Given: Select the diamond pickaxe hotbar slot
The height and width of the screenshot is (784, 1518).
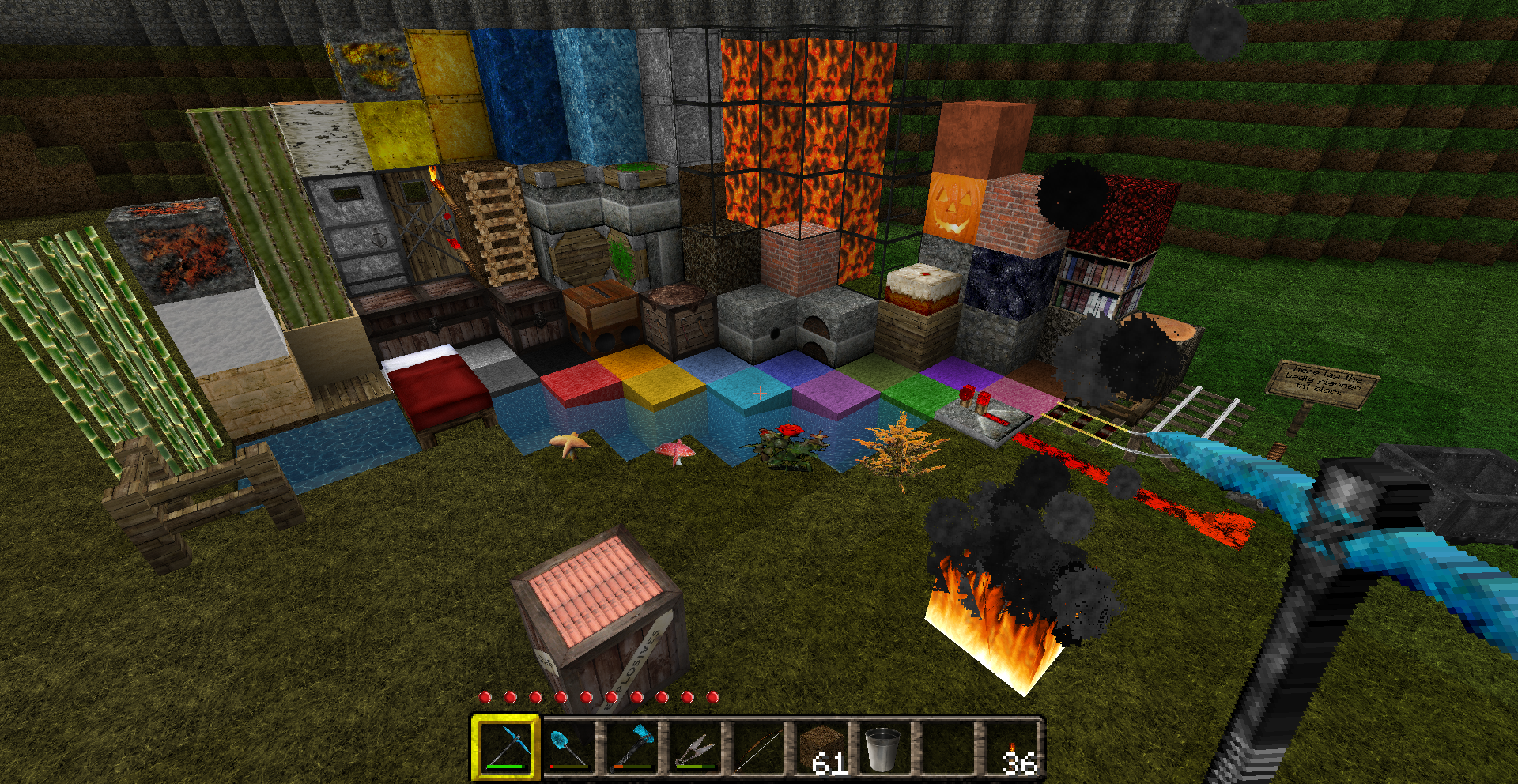Looking at the screenshot, I should point(505,747).
